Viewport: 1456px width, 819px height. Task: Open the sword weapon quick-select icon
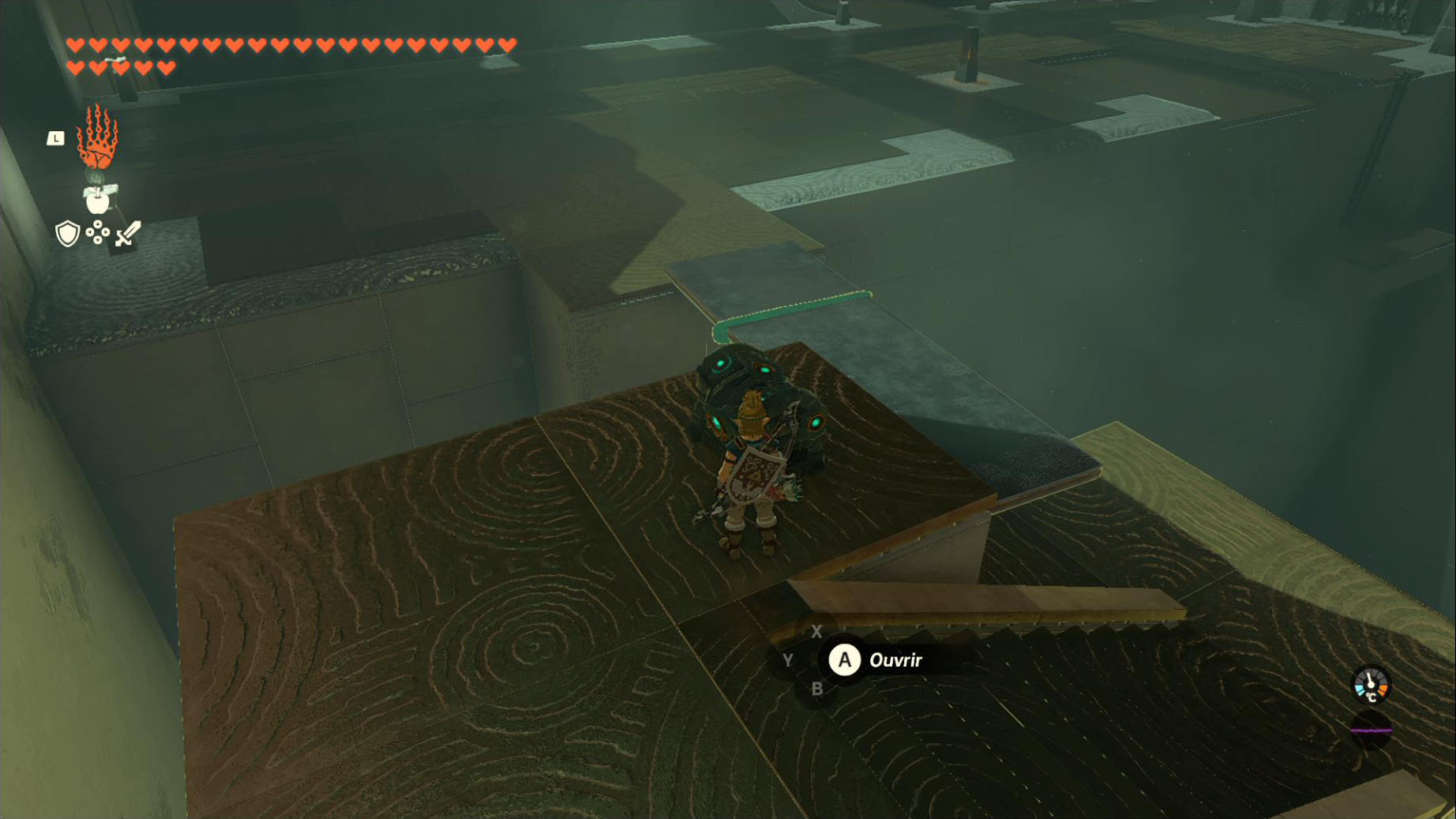point(128,234)
